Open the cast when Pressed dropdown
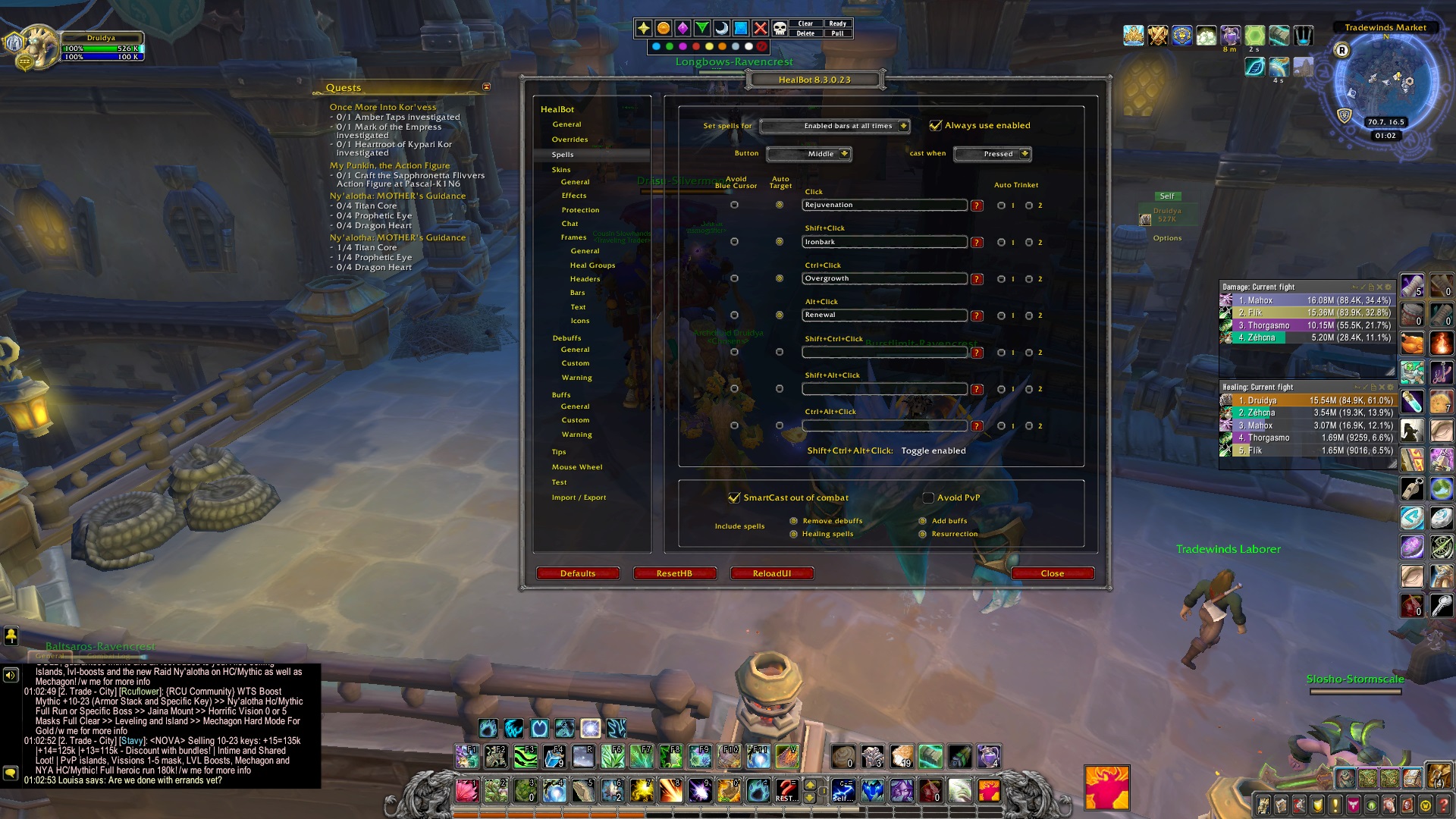The height and width of the screenshot is (819, 1456). tap(993, 154)
